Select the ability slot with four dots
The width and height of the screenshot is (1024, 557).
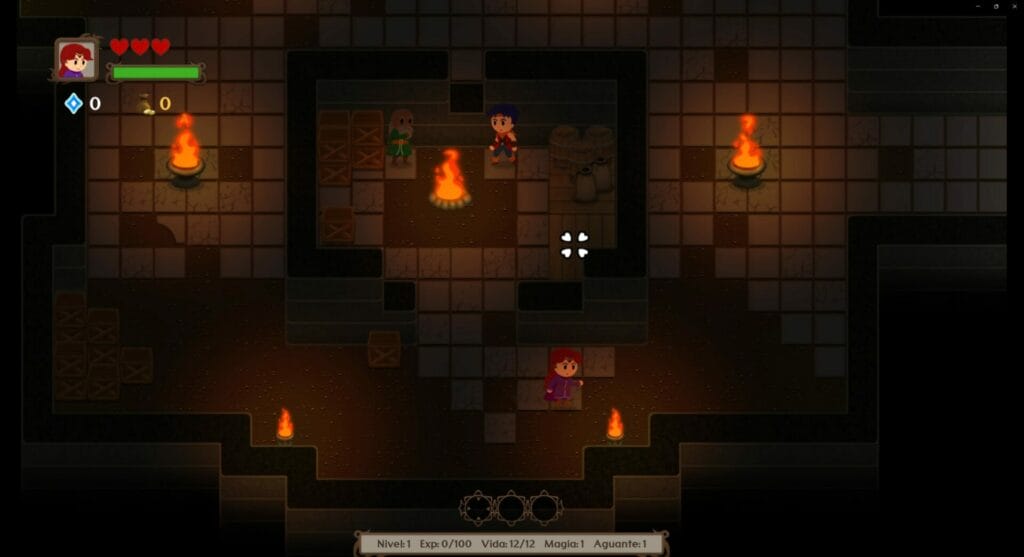pos(478,508)
